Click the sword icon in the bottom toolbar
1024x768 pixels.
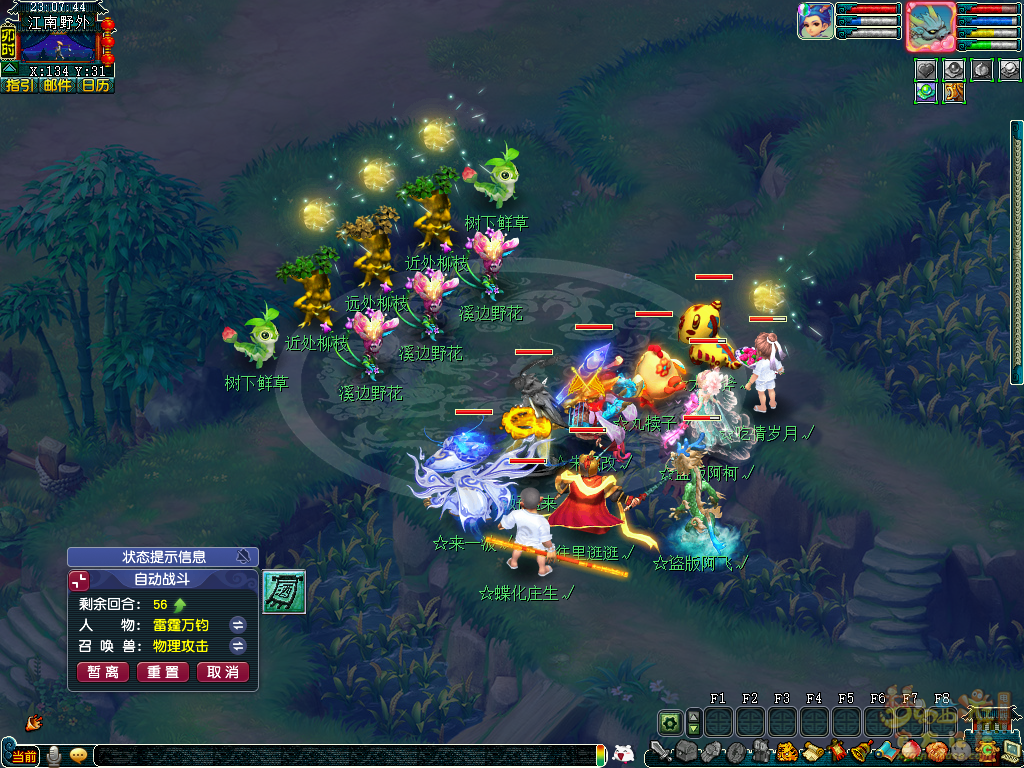tap(660, 750)
